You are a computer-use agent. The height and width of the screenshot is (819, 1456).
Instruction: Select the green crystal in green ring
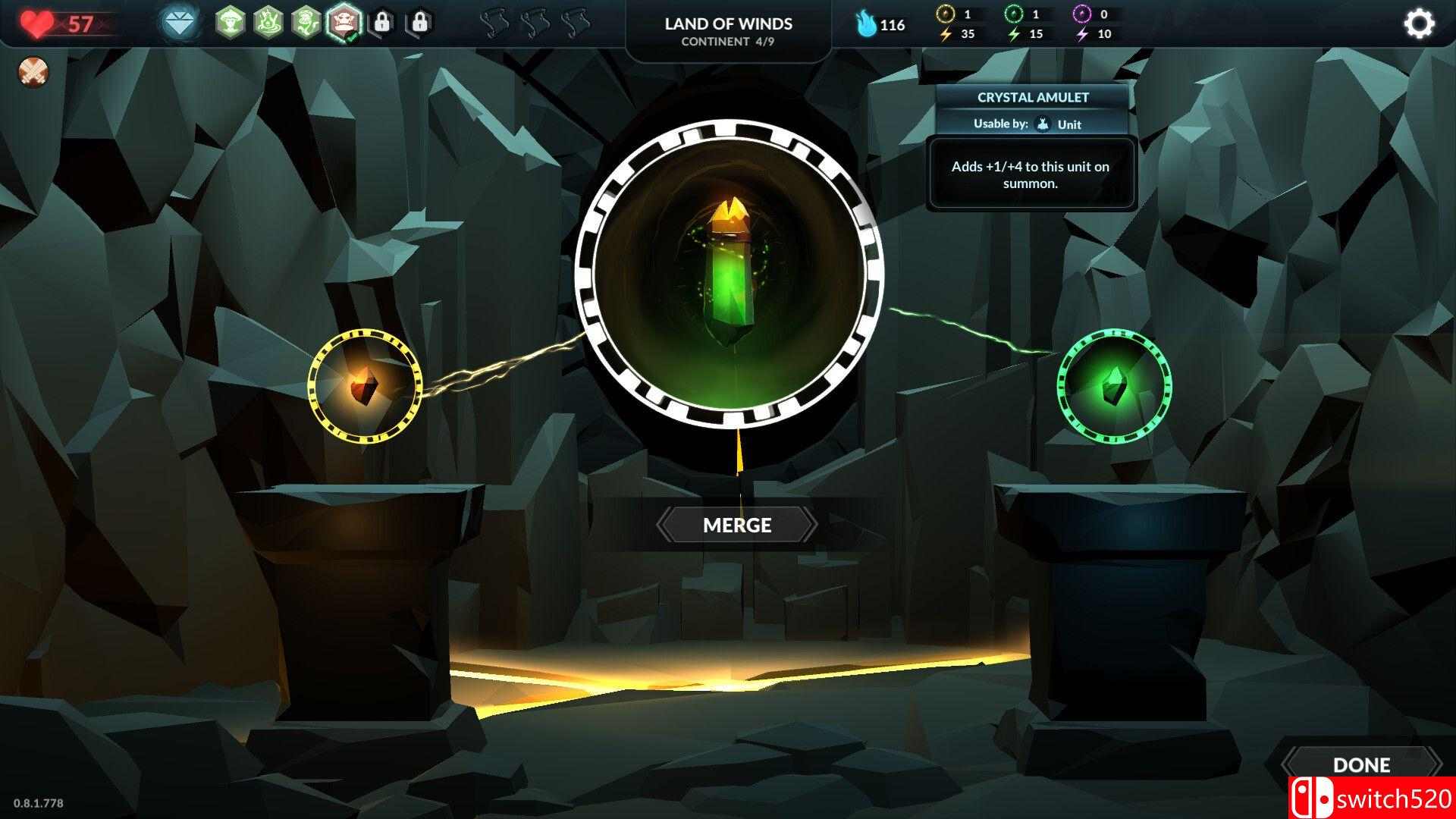[1114, 386]
